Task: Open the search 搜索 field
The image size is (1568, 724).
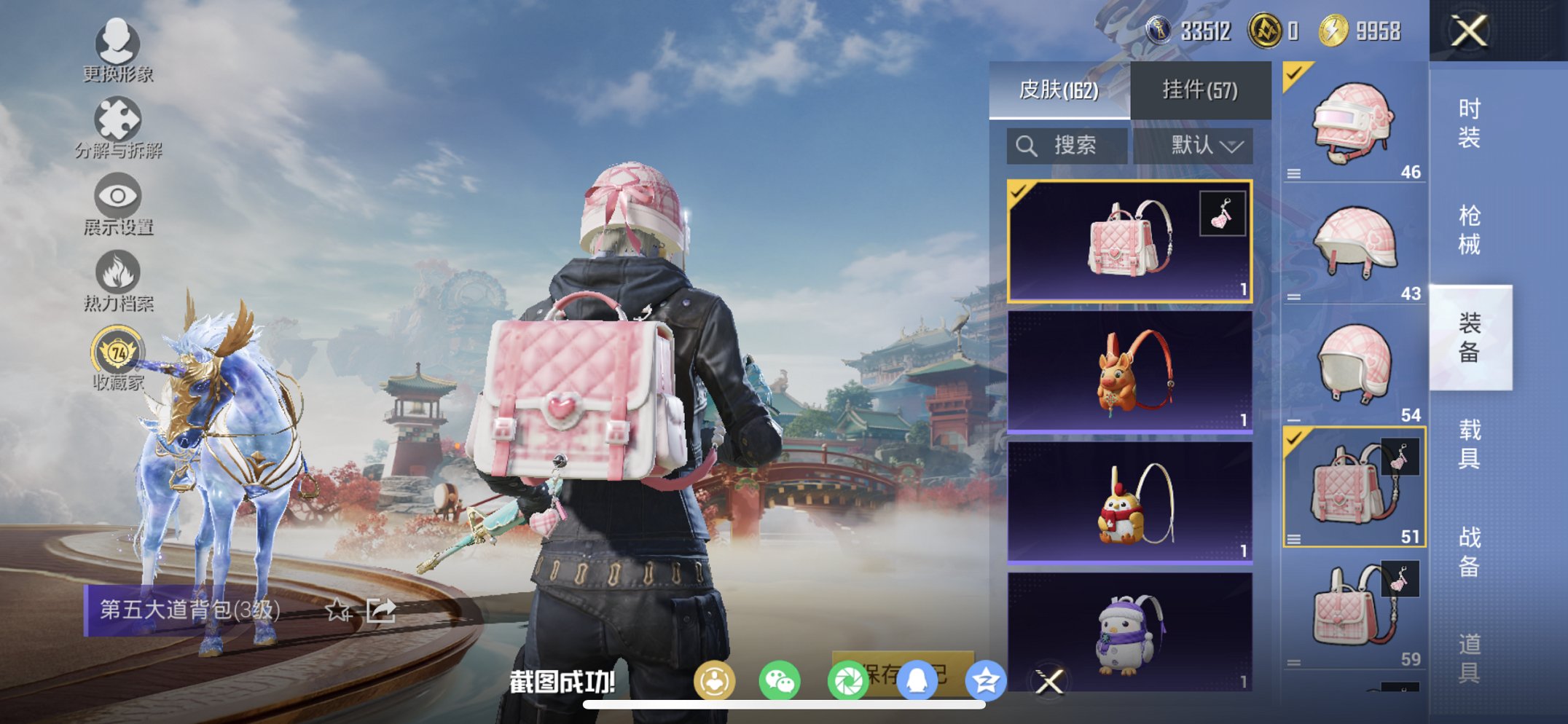Action: (x=1065, y=145)
